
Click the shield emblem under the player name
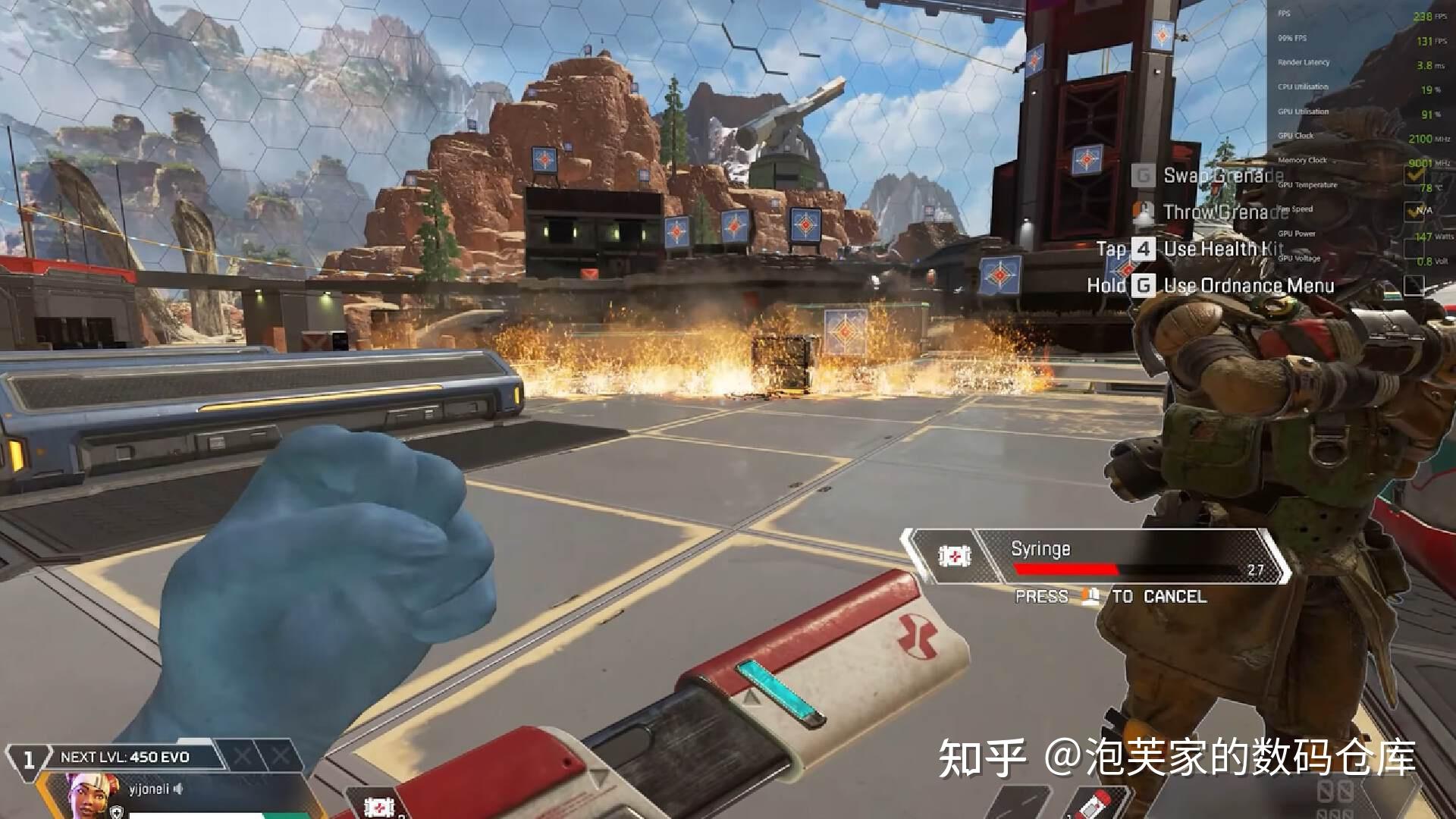tap(115, 811)
